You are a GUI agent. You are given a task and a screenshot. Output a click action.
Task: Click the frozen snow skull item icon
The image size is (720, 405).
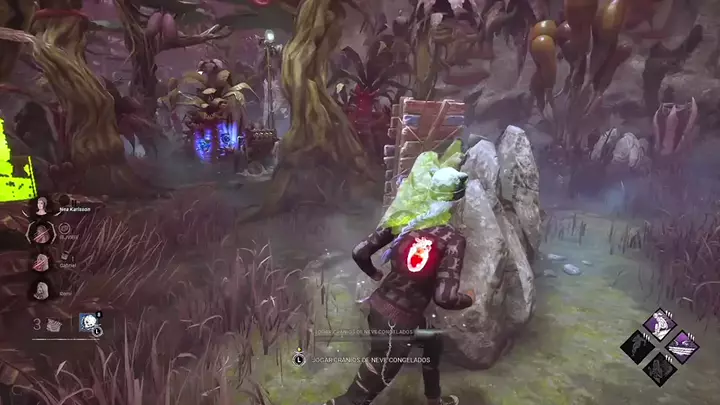90,324
